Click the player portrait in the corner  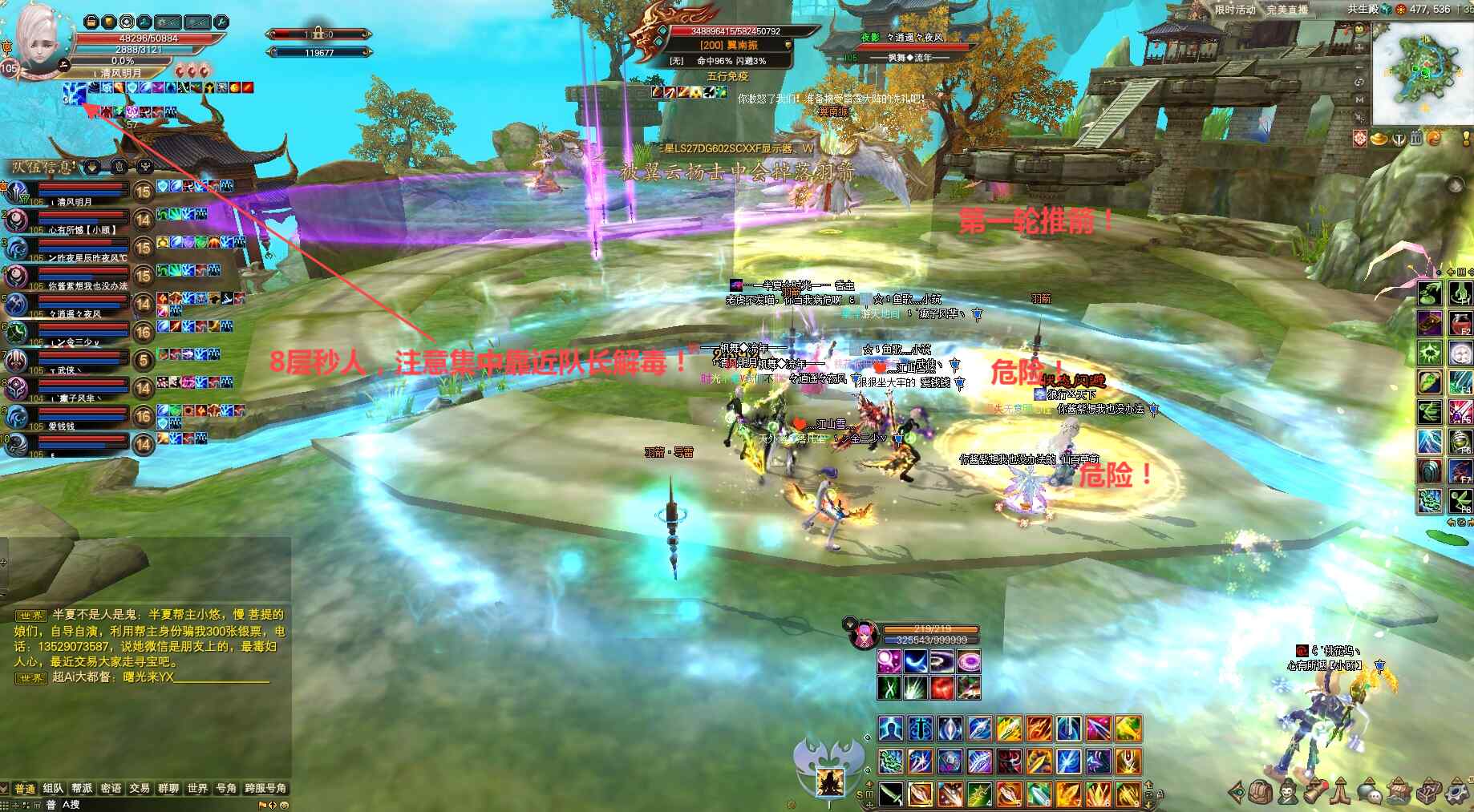[35, 38]
